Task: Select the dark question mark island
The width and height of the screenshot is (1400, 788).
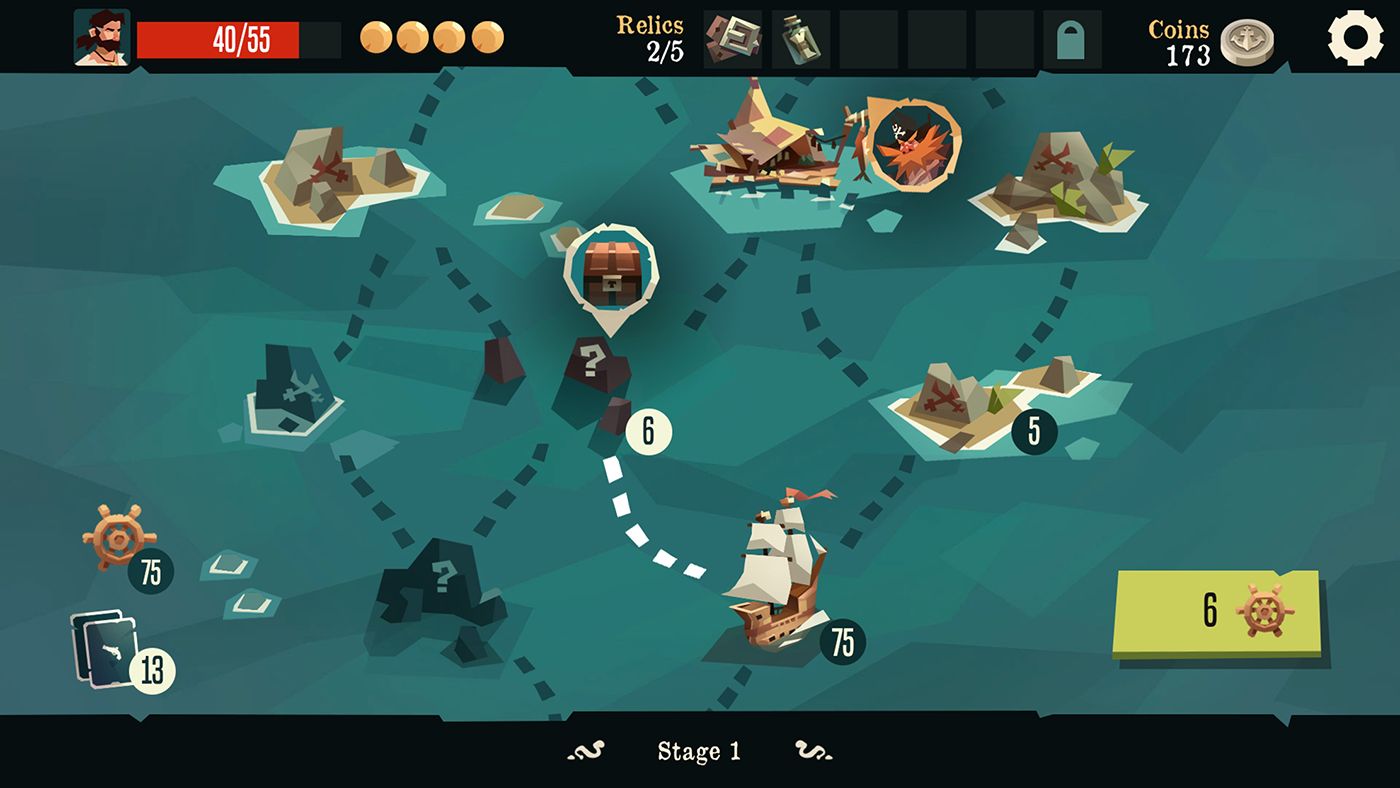Action: [440, 592]
